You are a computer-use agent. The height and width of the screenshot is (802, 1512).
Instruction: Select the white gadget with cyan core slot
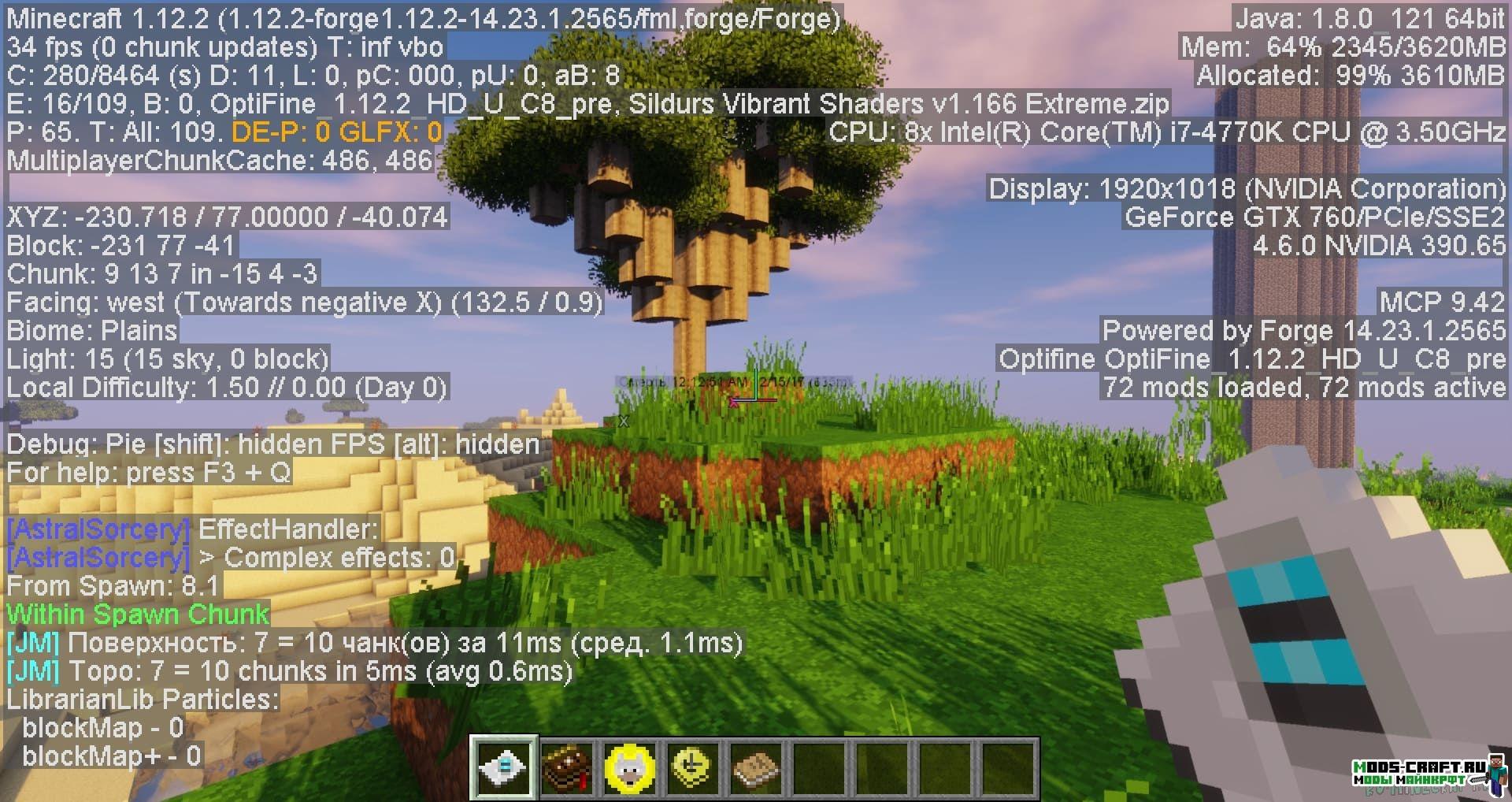[x=505, y=768]
